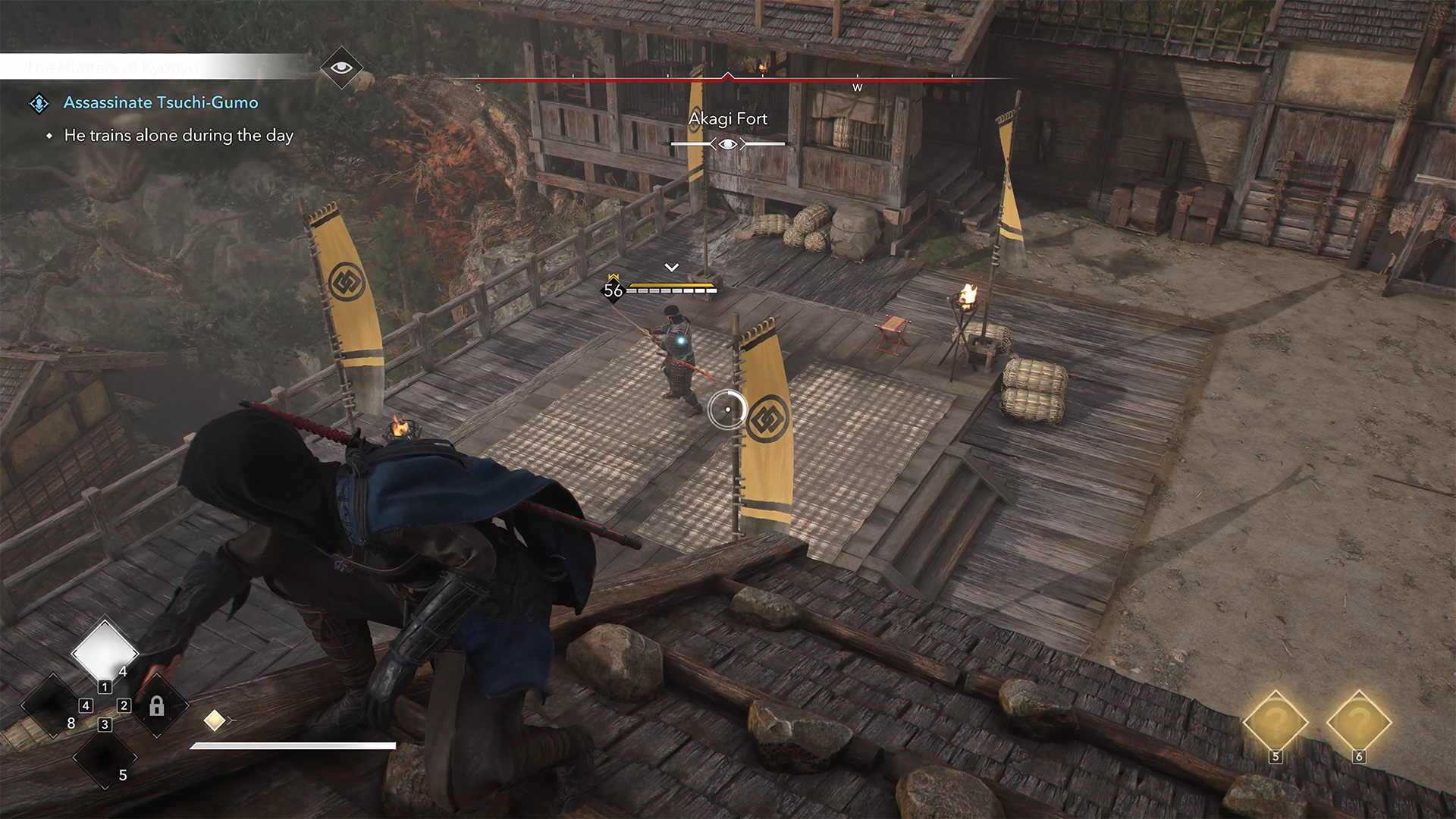1456x819 pixels.
Task: Select the eye observe marker under Akagi Fort
Action: (x=728, y=144)
